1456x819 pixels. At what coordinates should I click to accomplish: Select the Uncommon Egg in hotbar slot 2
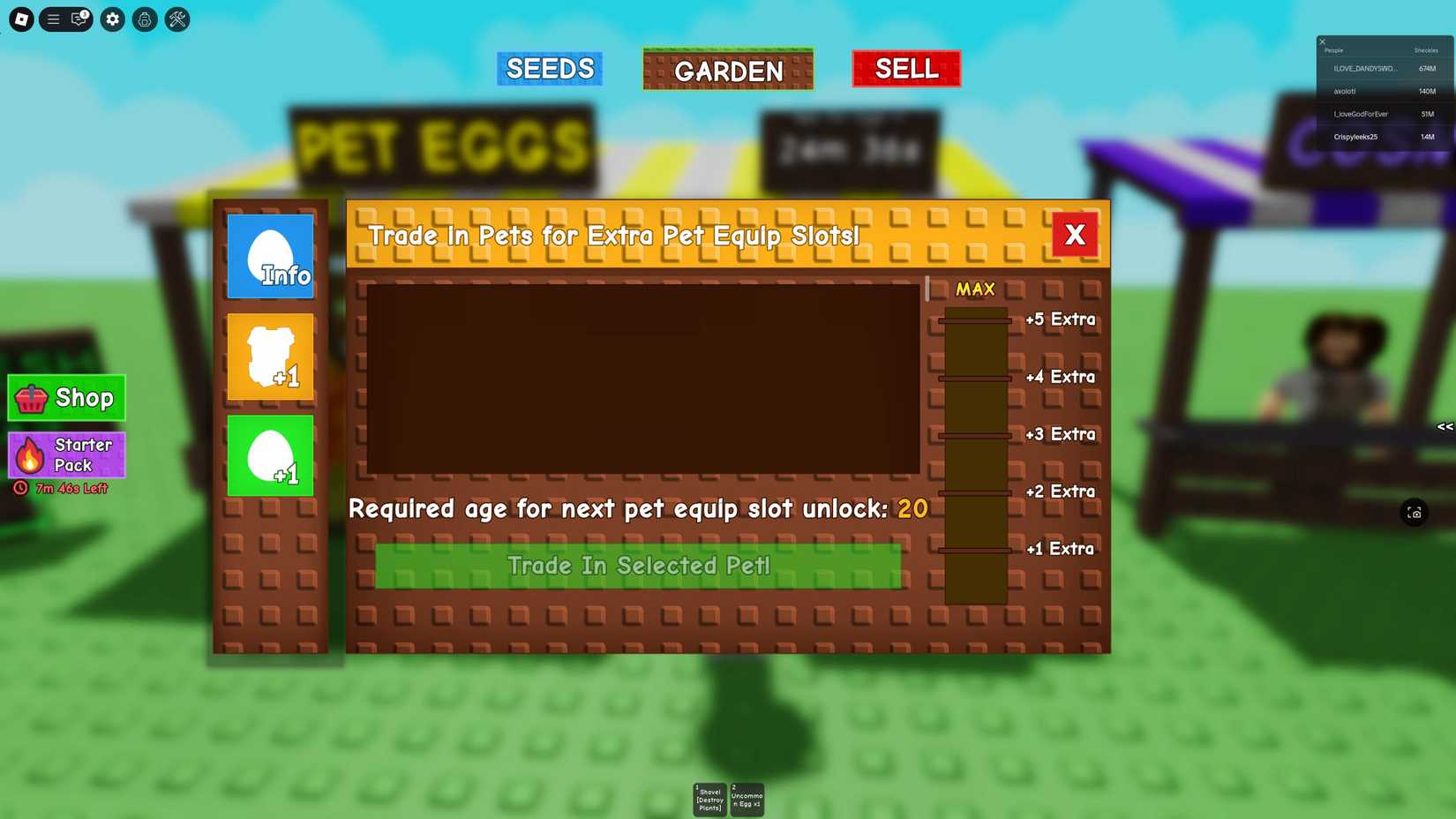click(x=747, y=799)
